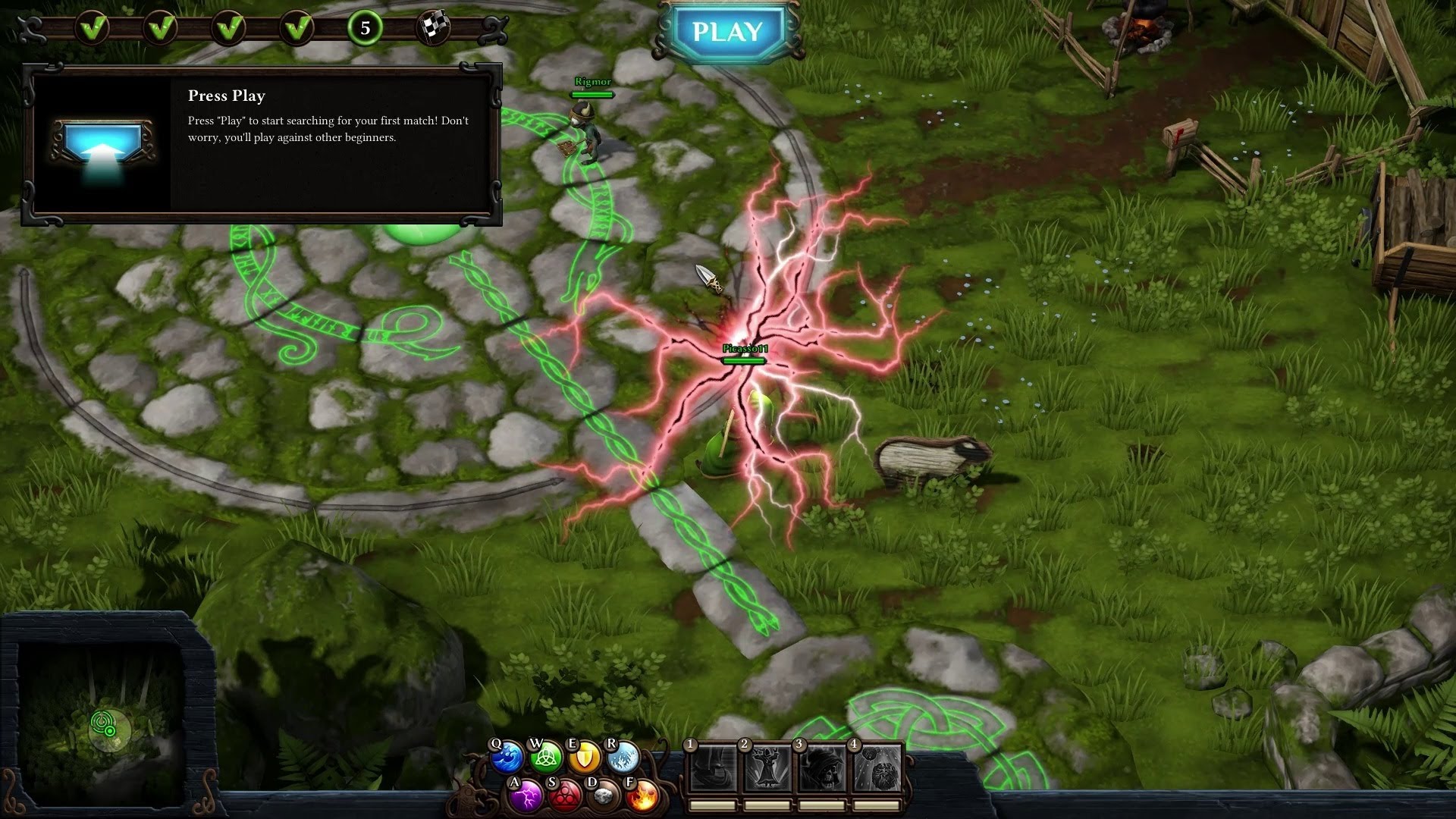Select the grey rock earth element orb
Viewport: 1456px width, 819px height.
click(604, 796)
